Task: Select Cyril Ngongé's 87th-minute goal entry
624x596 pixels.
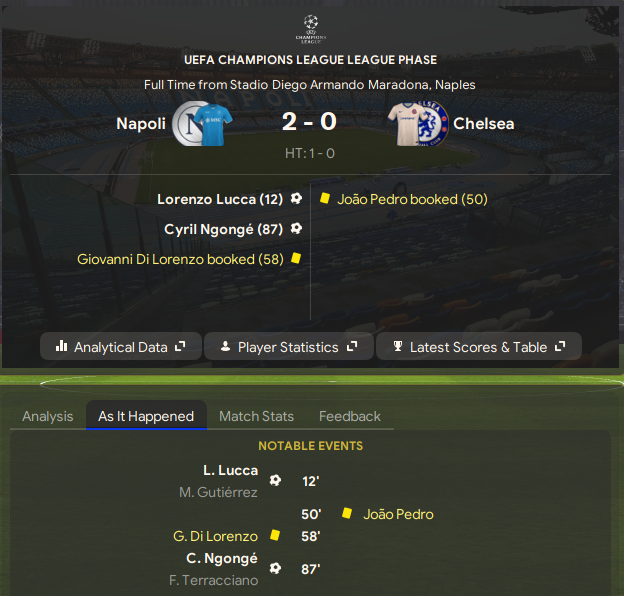Action: tap(223, 229)
